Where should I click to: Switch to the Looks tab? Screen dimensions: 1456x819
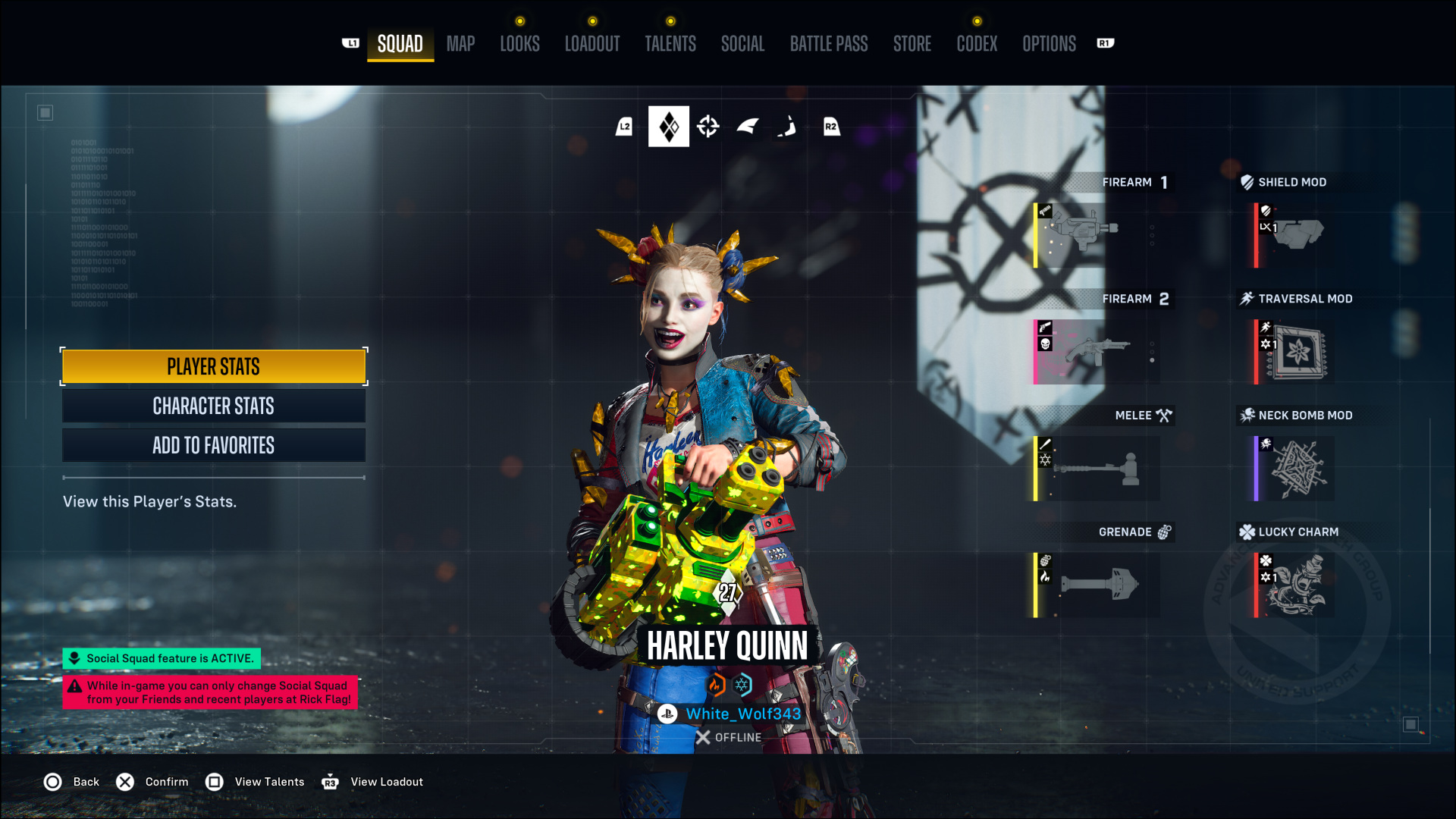click(519, 44)
